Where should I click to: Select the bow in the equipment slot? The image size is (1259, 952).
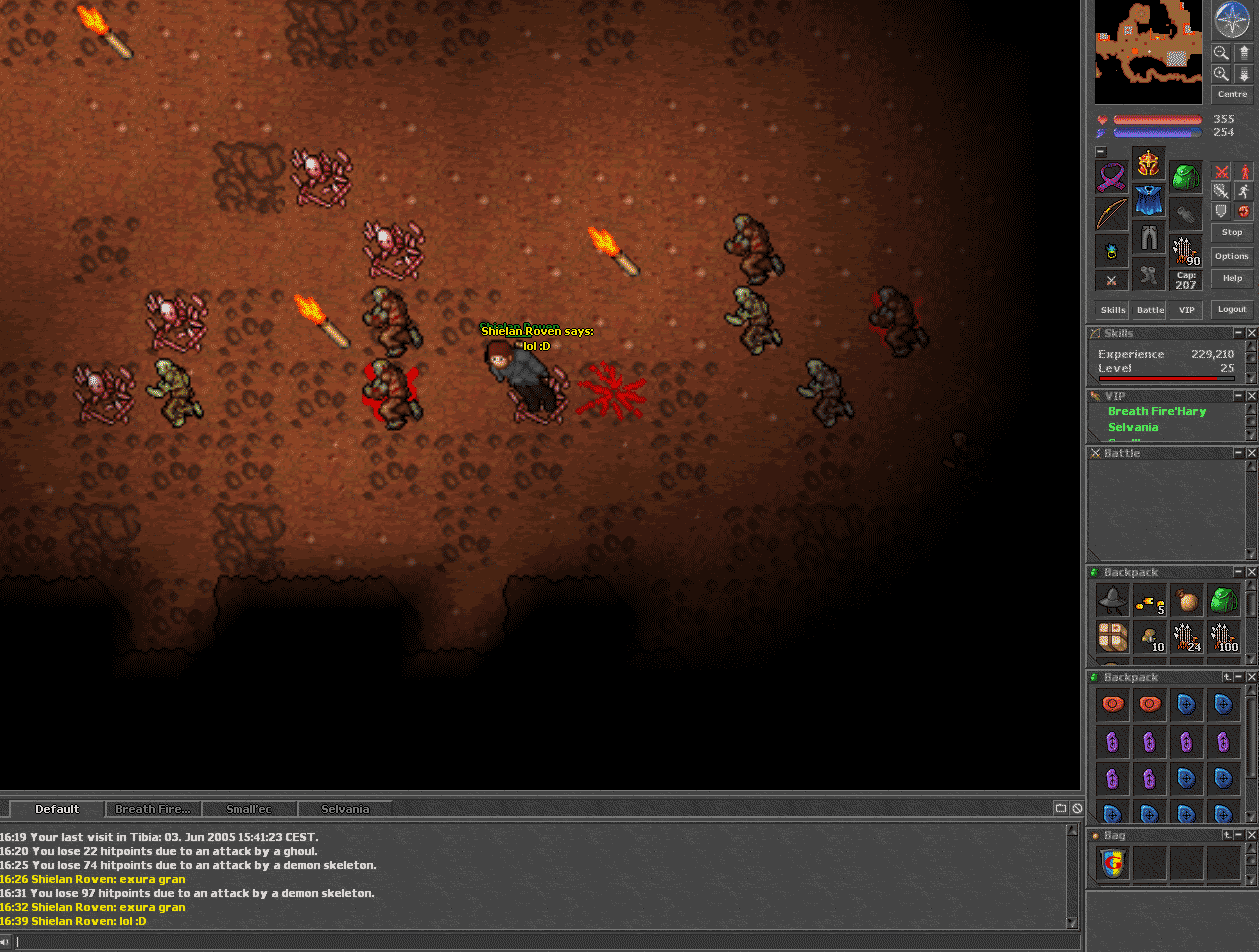[1111, 213]
